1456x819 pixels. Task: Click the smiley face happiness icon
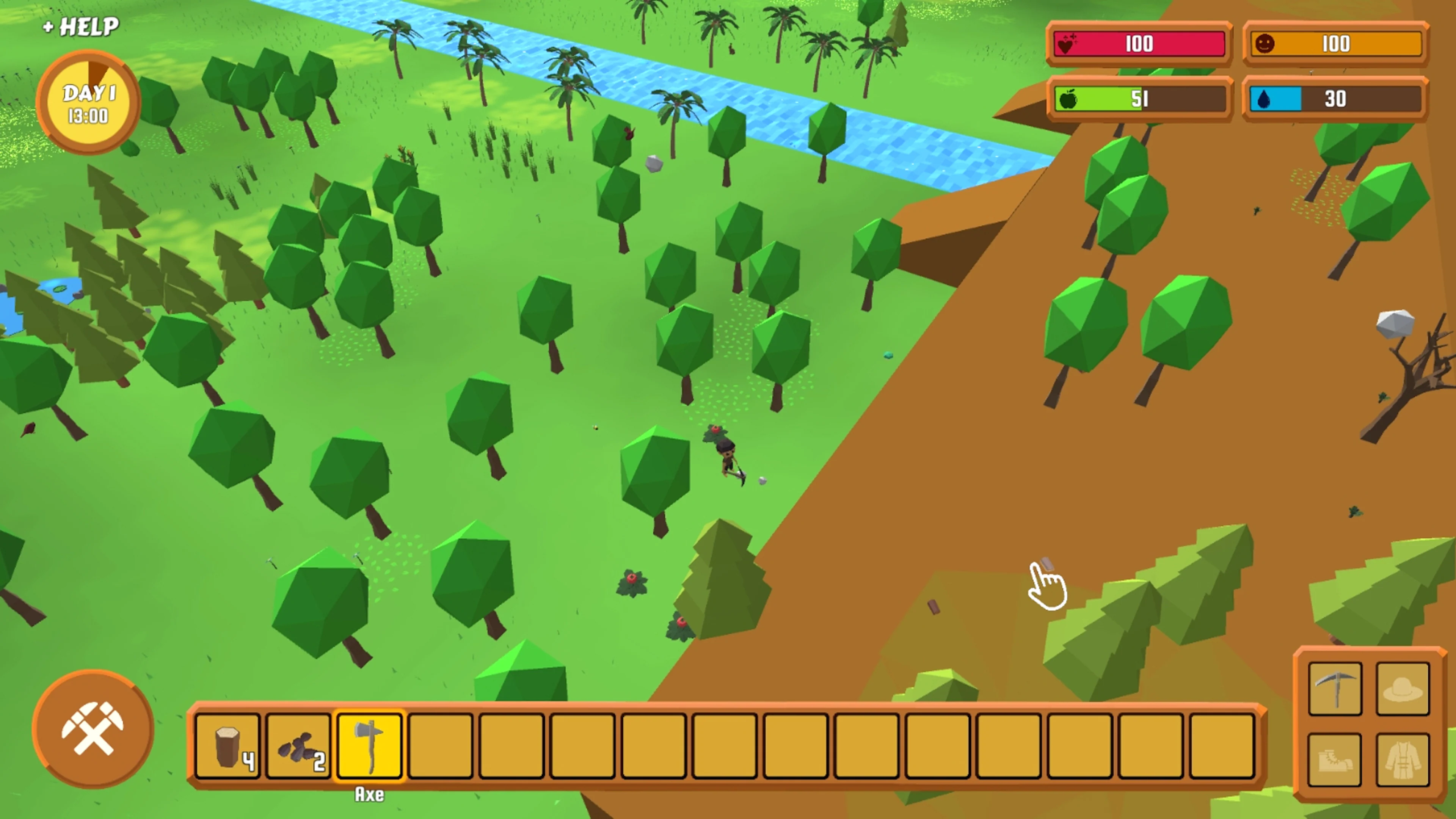pos(1266,45)
